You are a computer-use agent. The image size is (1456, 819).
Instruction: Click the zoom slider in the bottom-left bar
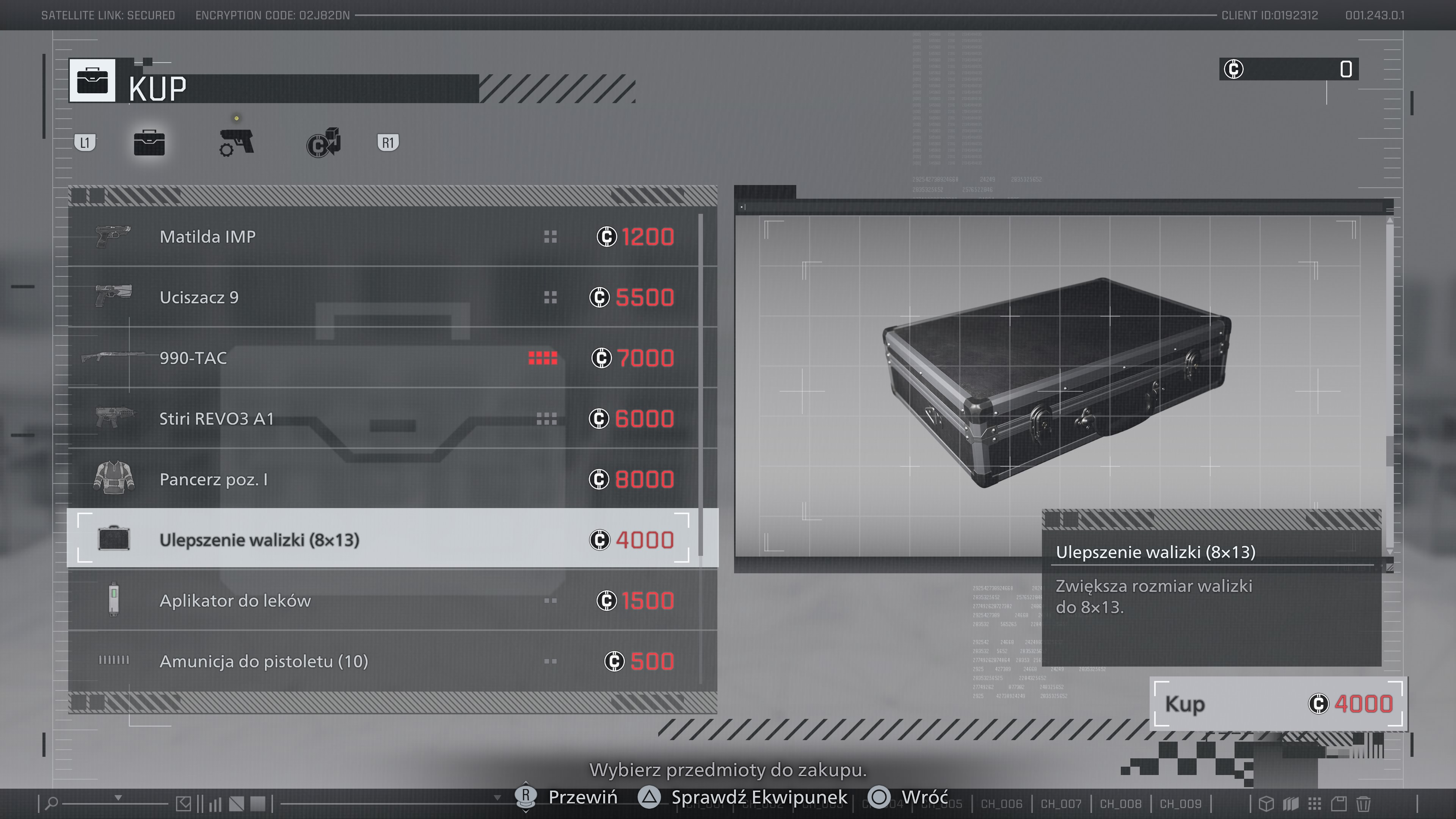[x=116, y=804]
